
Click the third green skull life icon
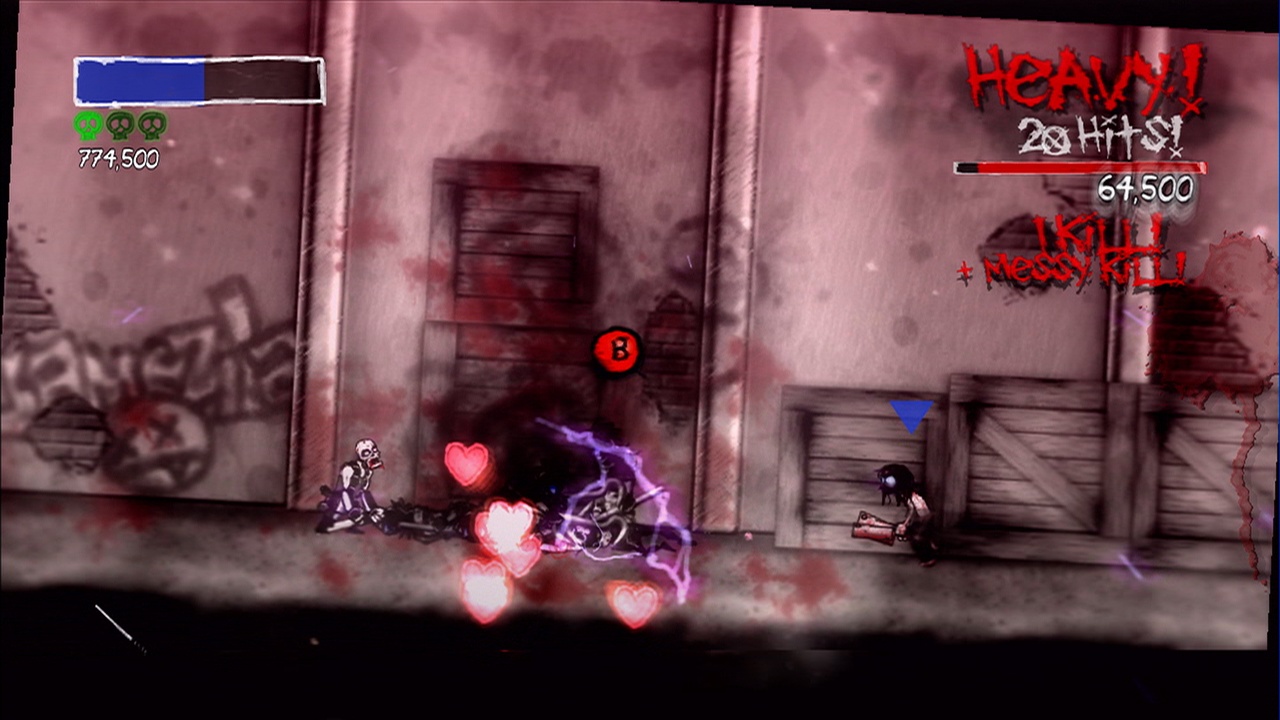[x=151, y=127]
